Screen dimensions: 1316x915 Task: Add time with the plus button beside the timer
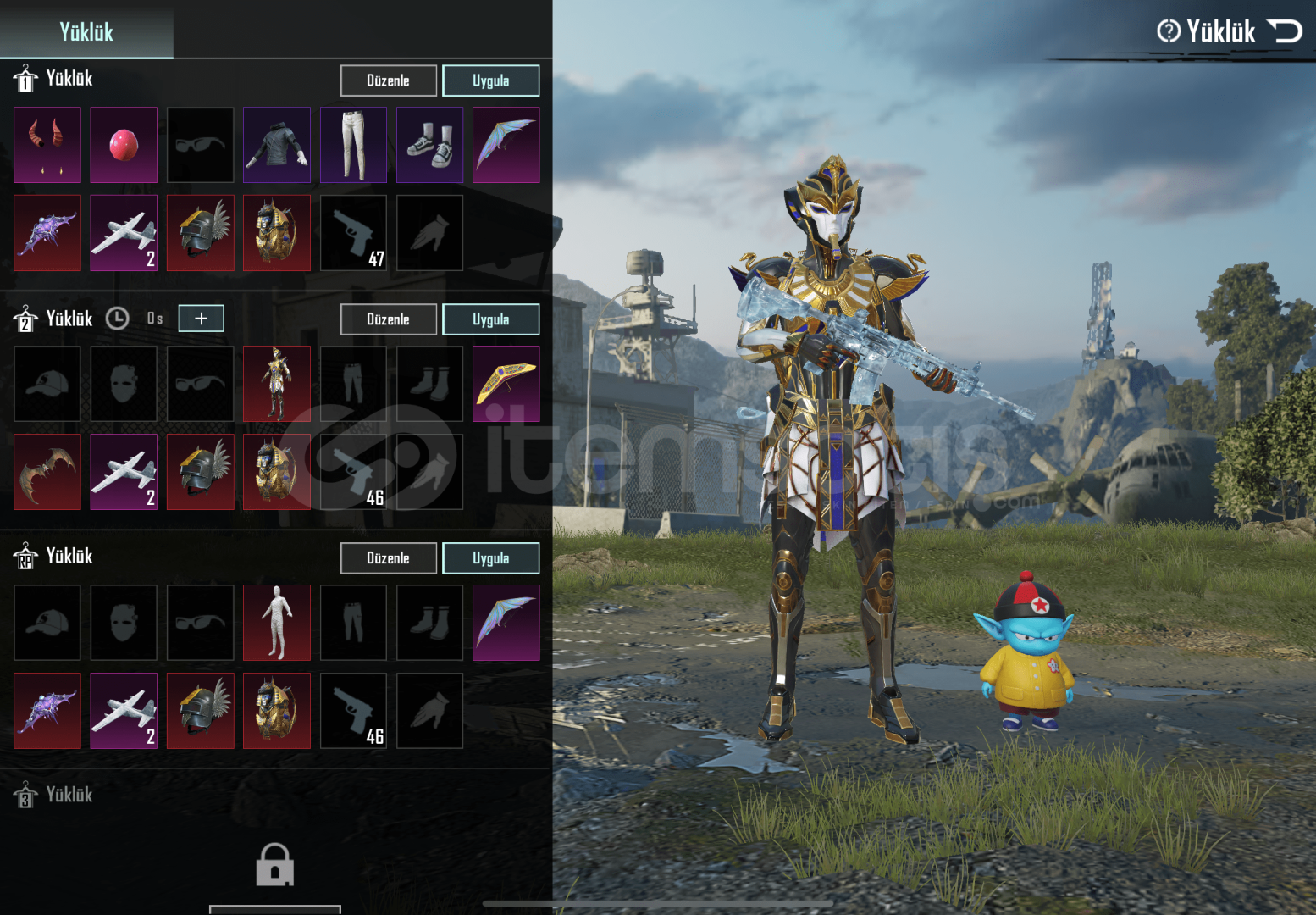tap(201, 319)
